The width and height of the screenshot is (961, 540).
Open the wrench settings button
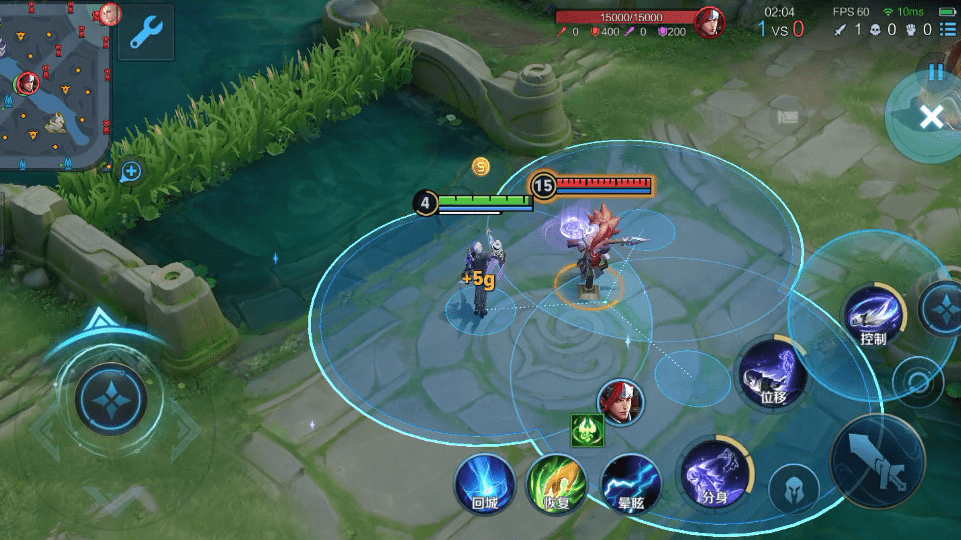pos(146,33)
